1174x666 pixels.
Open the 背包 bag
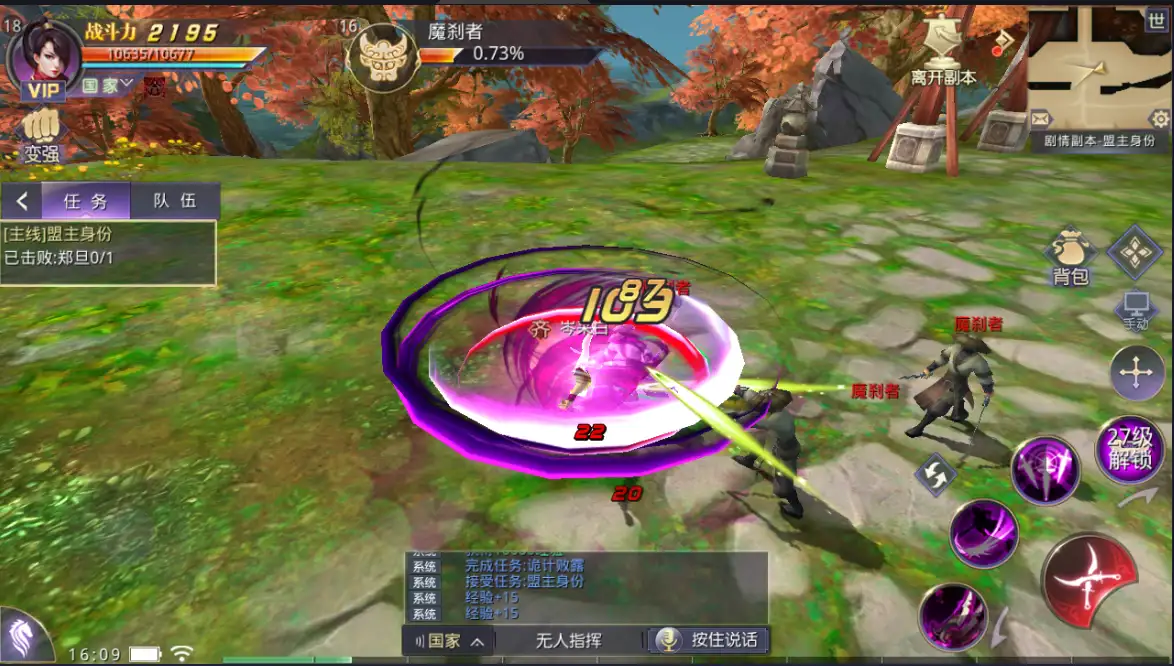[1070, 257]
